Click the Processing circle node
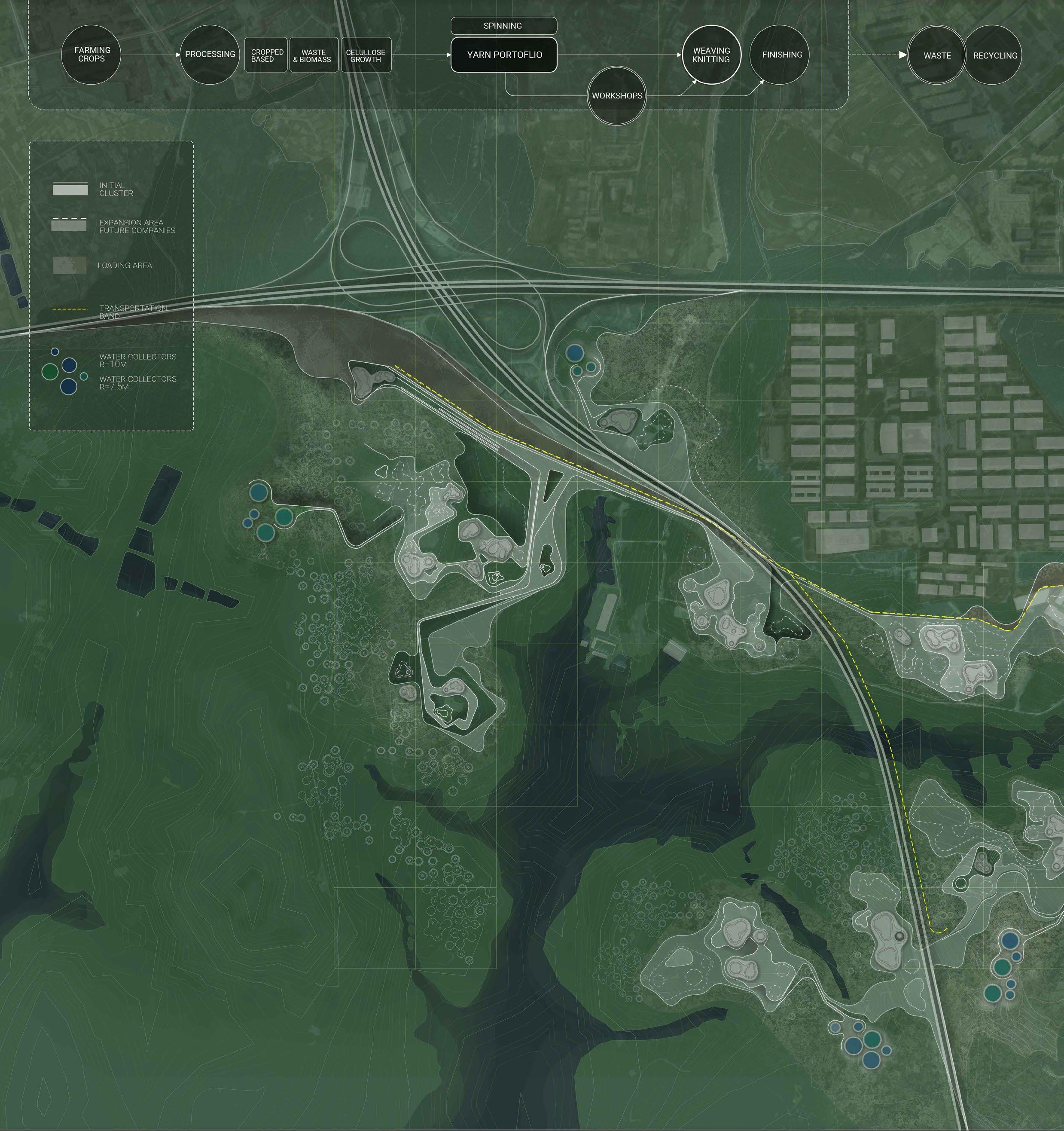 click(210, 55)
